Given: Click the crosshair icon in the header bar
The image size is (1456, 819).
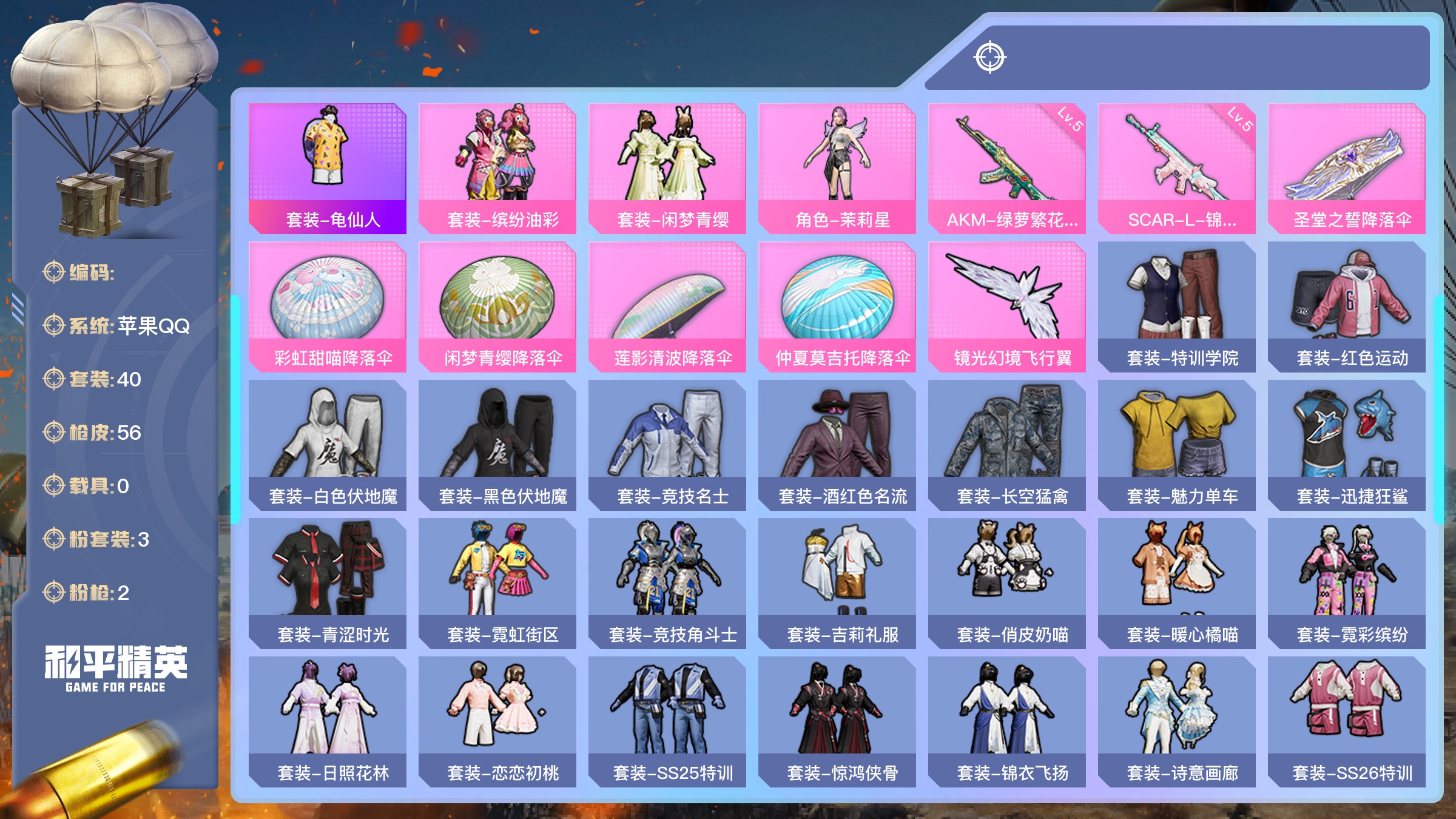Looking at the screenshot, I should click(x=990, y=58).
